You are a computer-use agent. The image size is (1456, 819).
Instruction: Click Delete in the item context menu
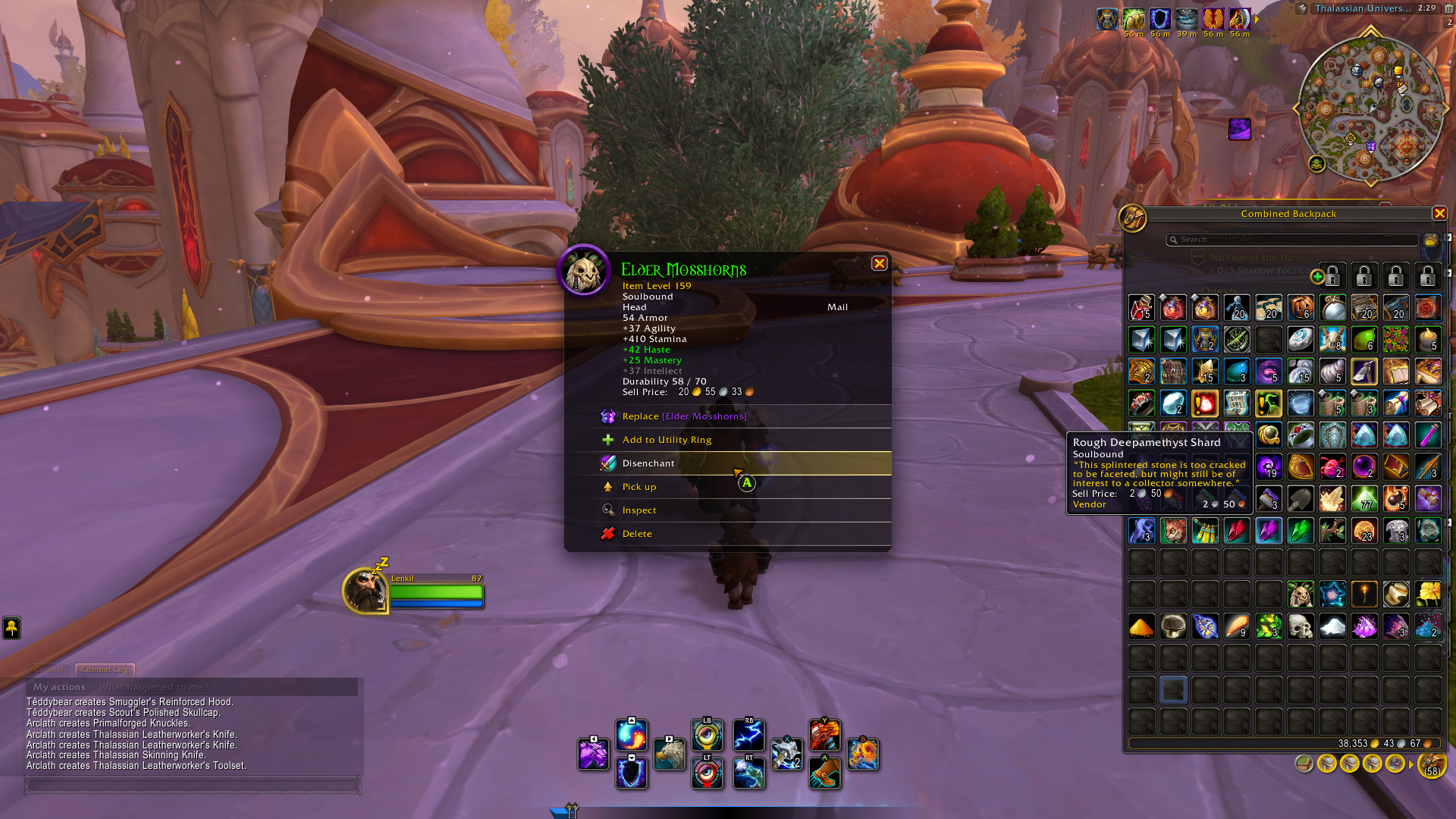(x=637, y=533)
